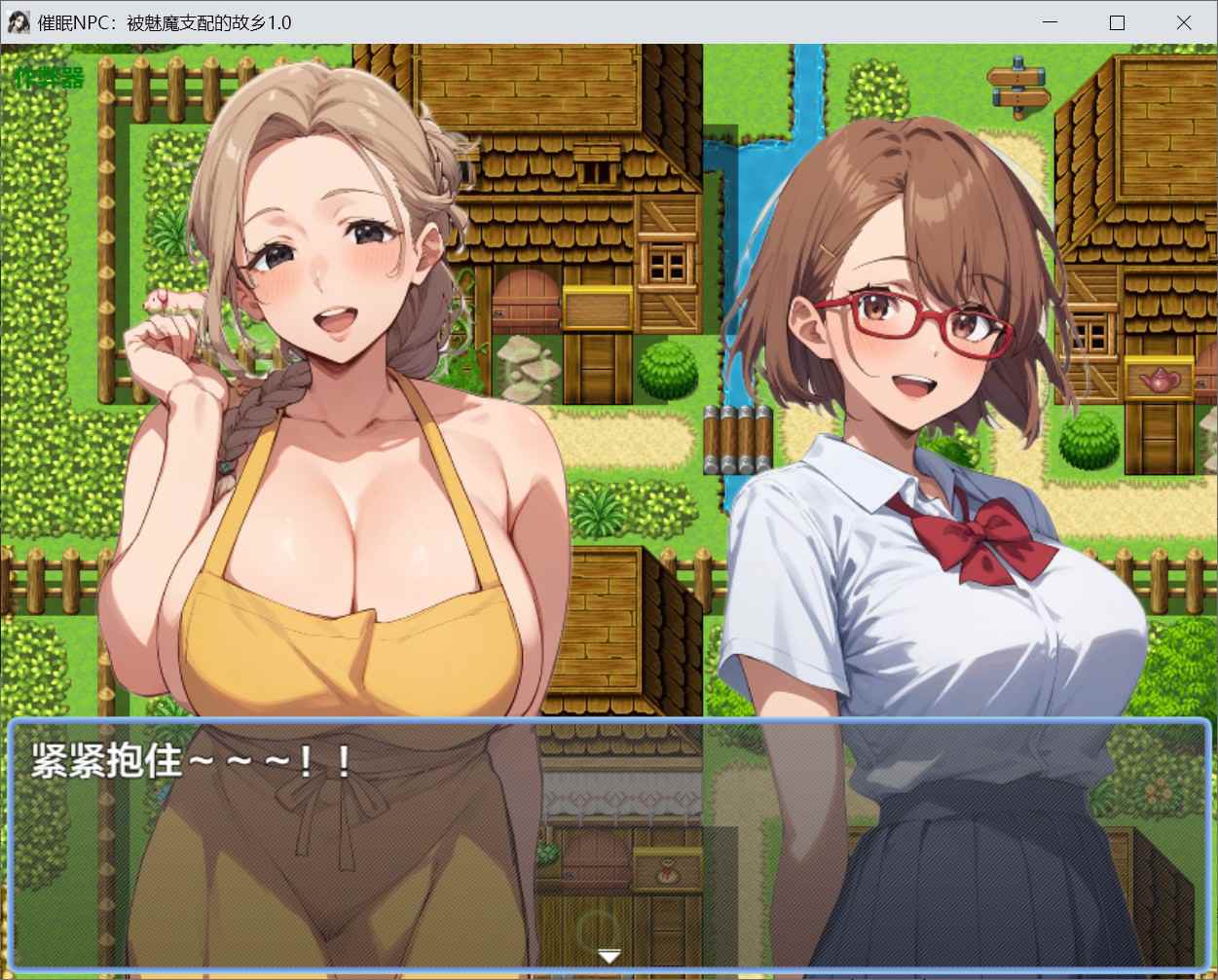Close the game window
Screen dimensions: 1218x980
pos(1184,22)
